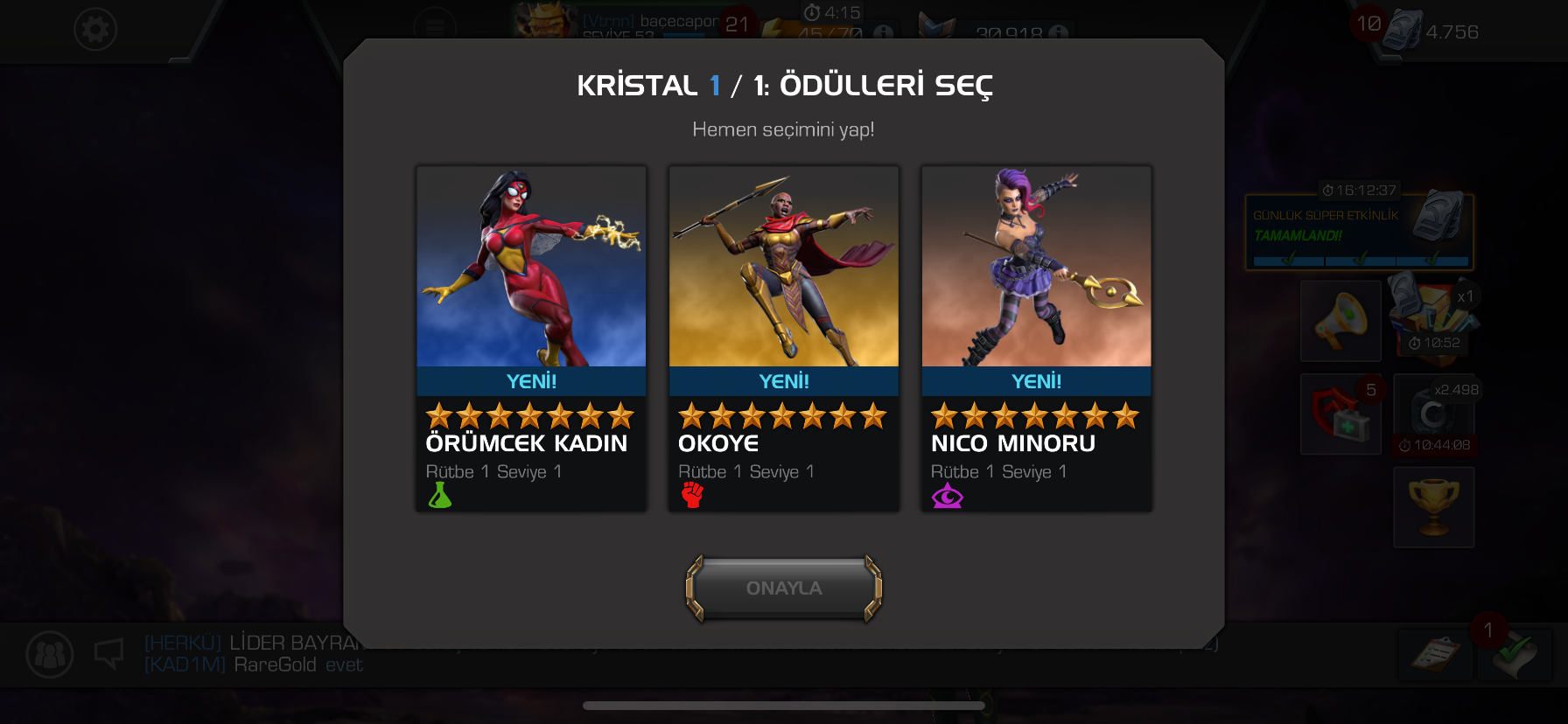1568x724 pixels.
Task: Open the alliance members icon
Action: [50, 654]
